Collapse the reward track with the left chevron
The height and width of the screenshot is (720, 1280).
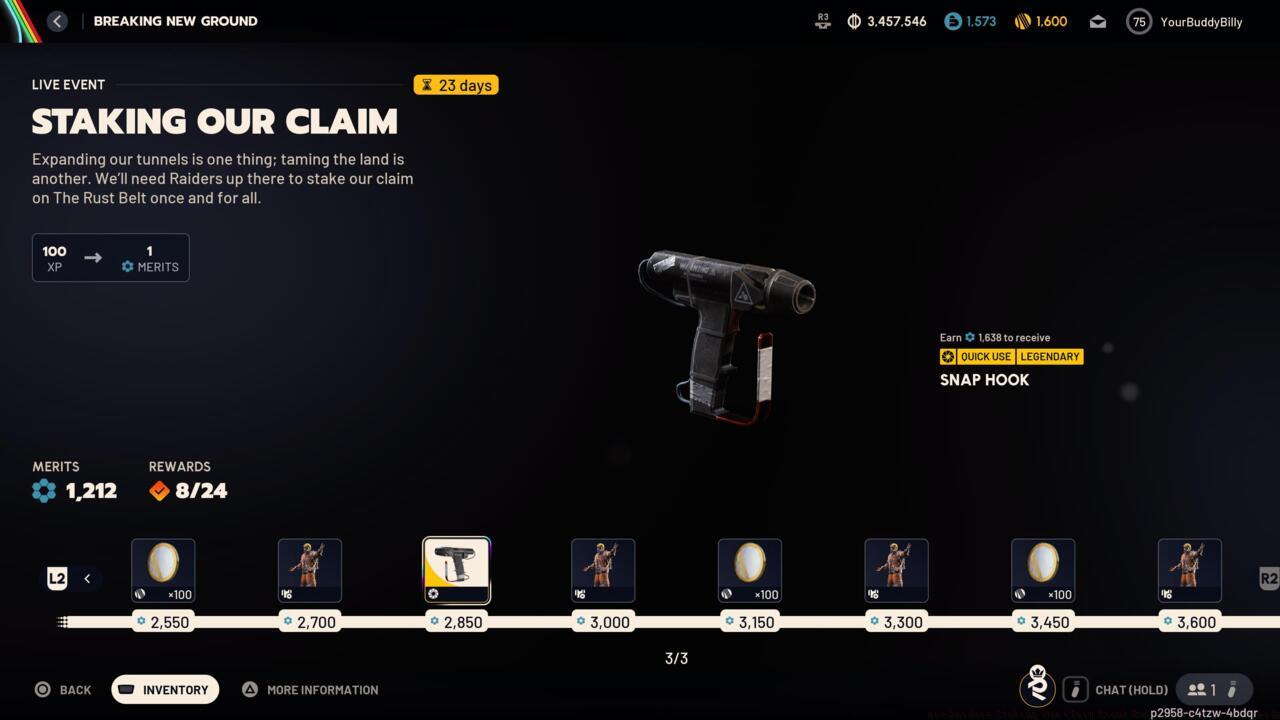point(87,578)
